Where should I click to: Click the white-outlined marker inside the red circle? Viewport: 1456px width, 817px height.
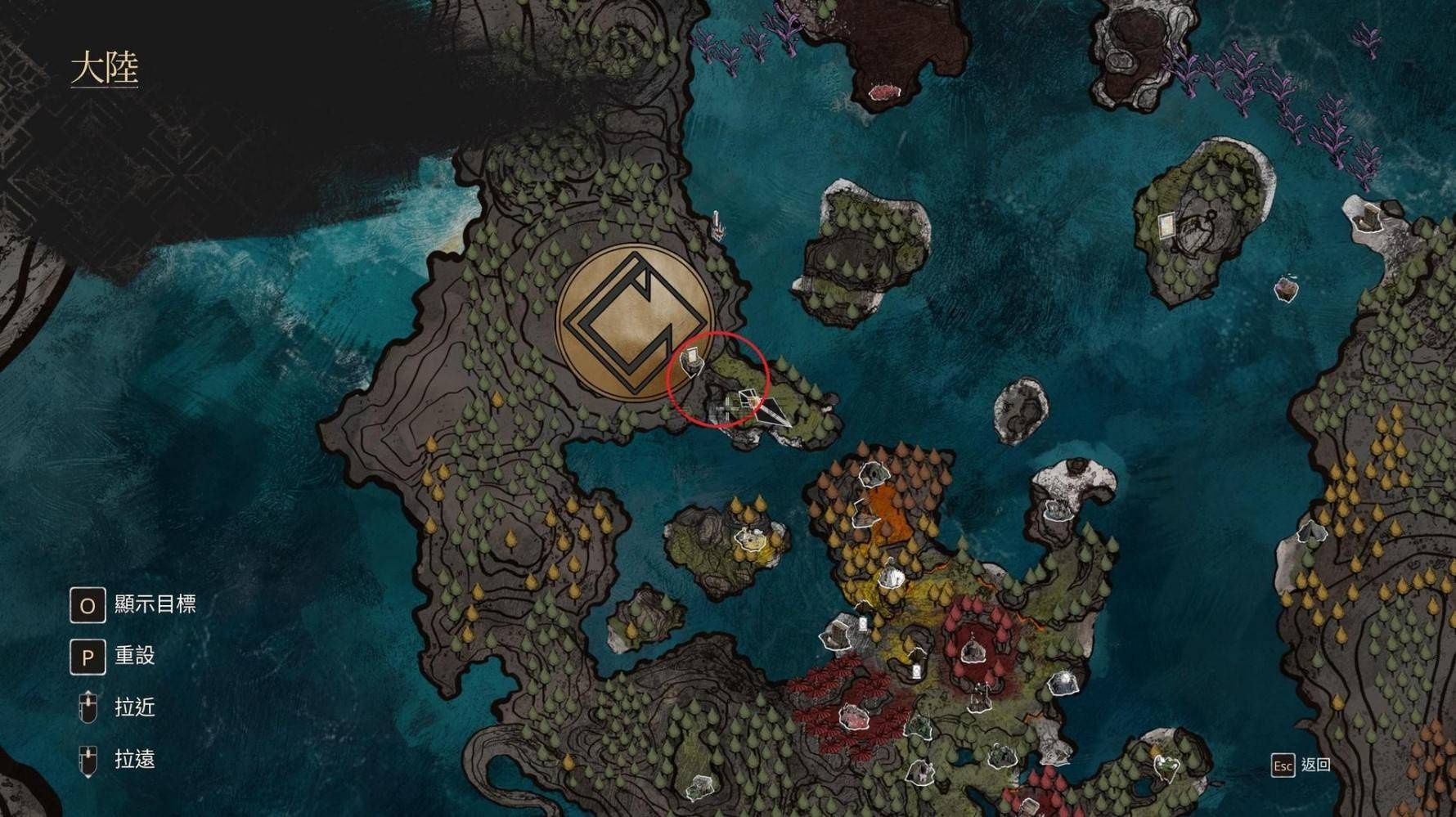692,359
